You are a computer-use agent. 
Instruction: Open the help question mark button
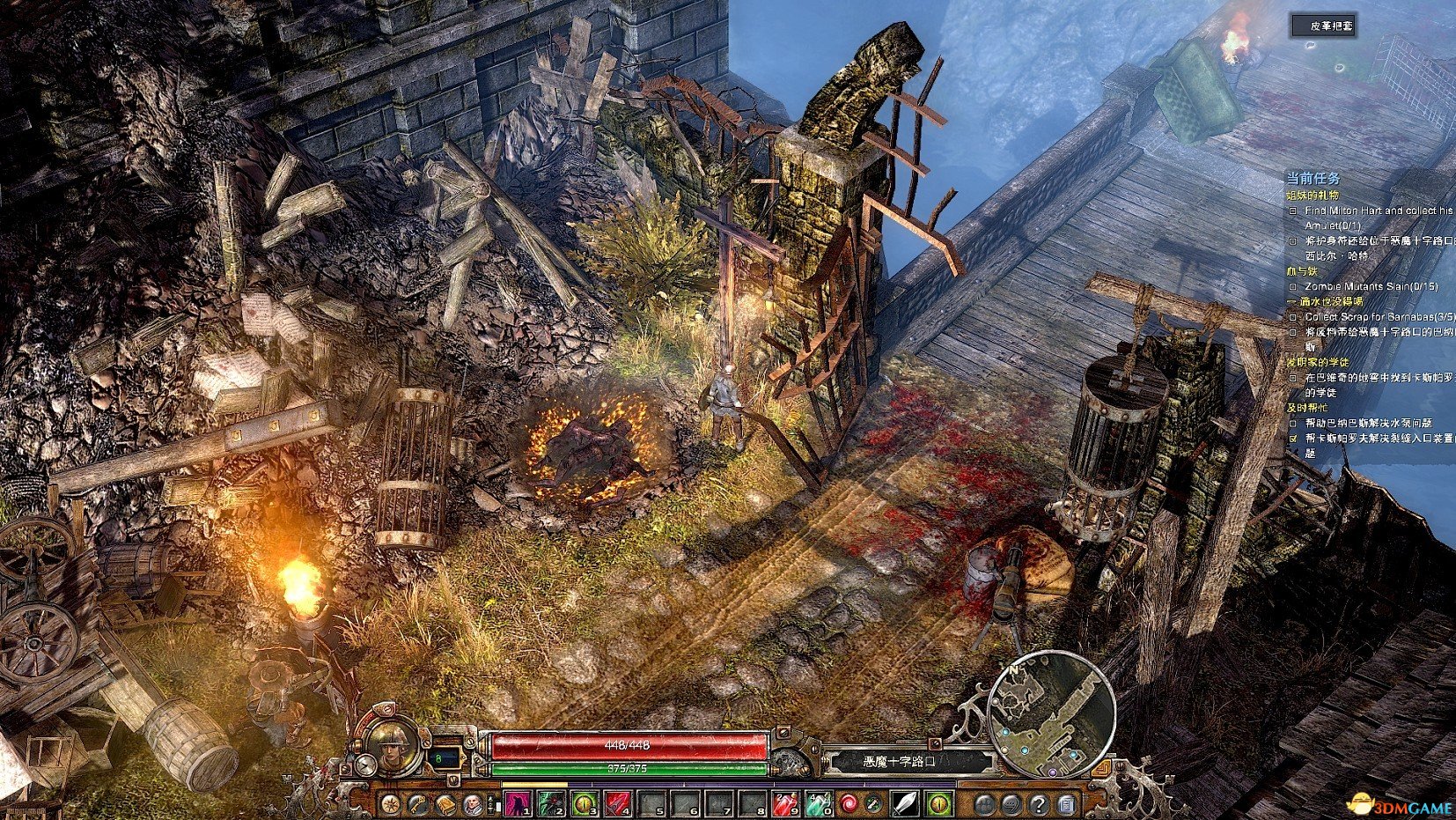[x=1039, y=804]
